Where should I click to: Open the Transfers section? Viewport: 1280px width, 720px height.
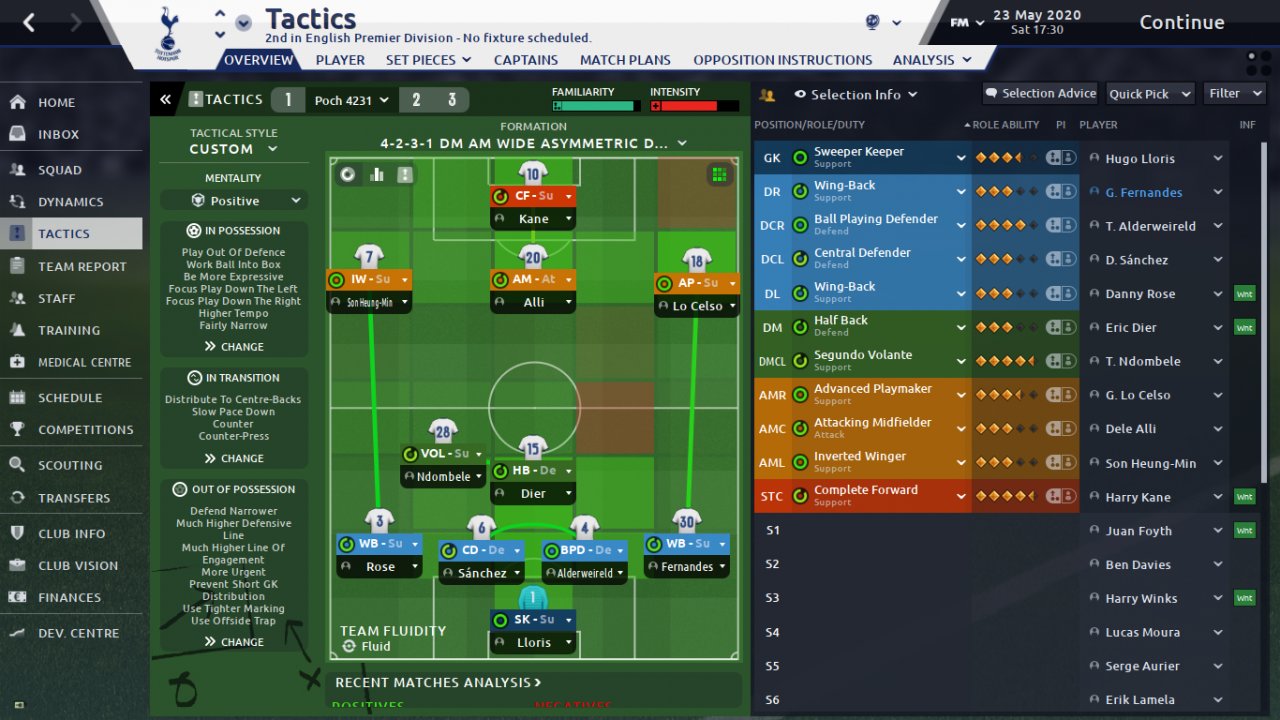click(74, 498)
